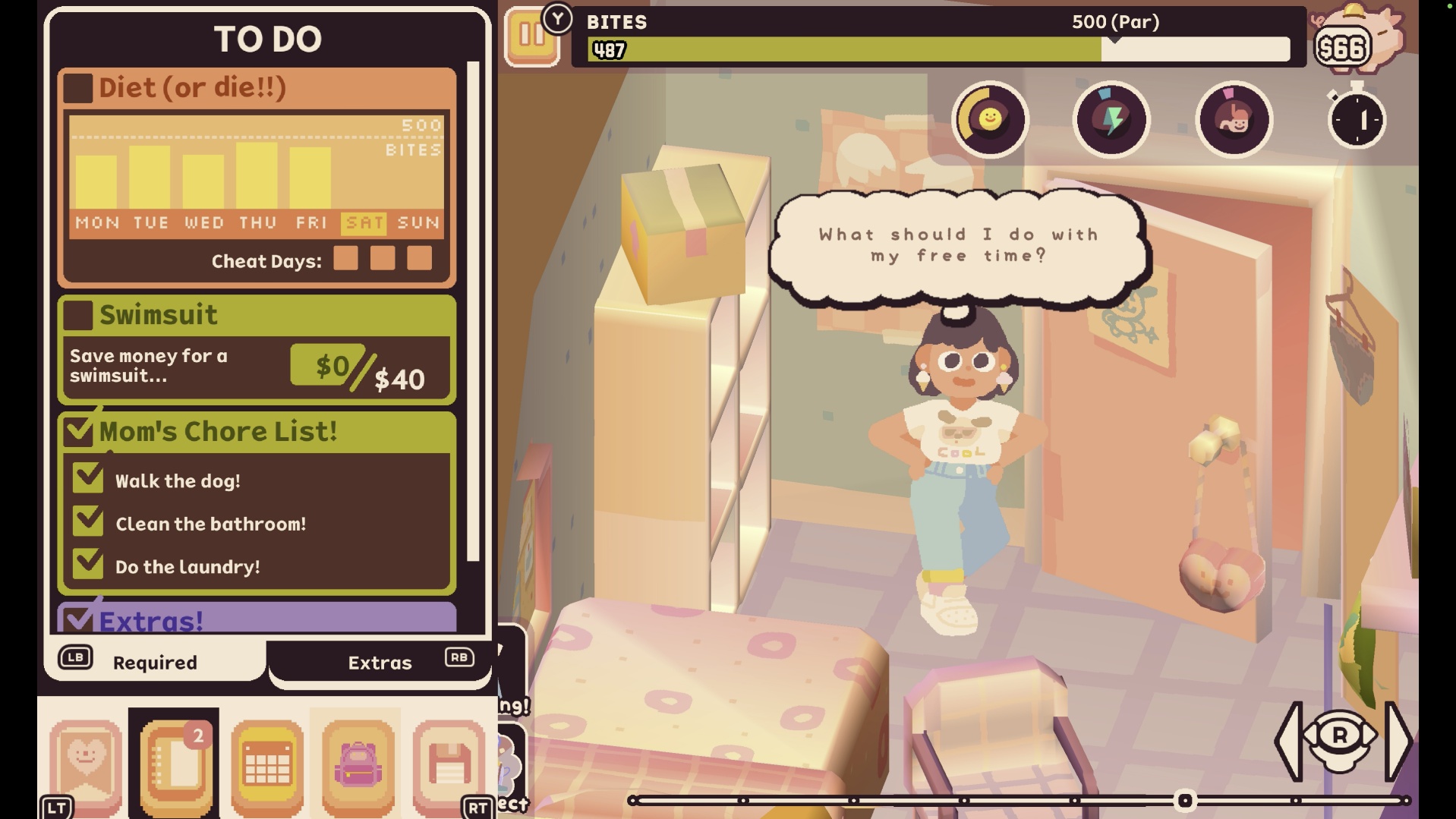Click the lightning bolt energy meter

coord(1111,119)
